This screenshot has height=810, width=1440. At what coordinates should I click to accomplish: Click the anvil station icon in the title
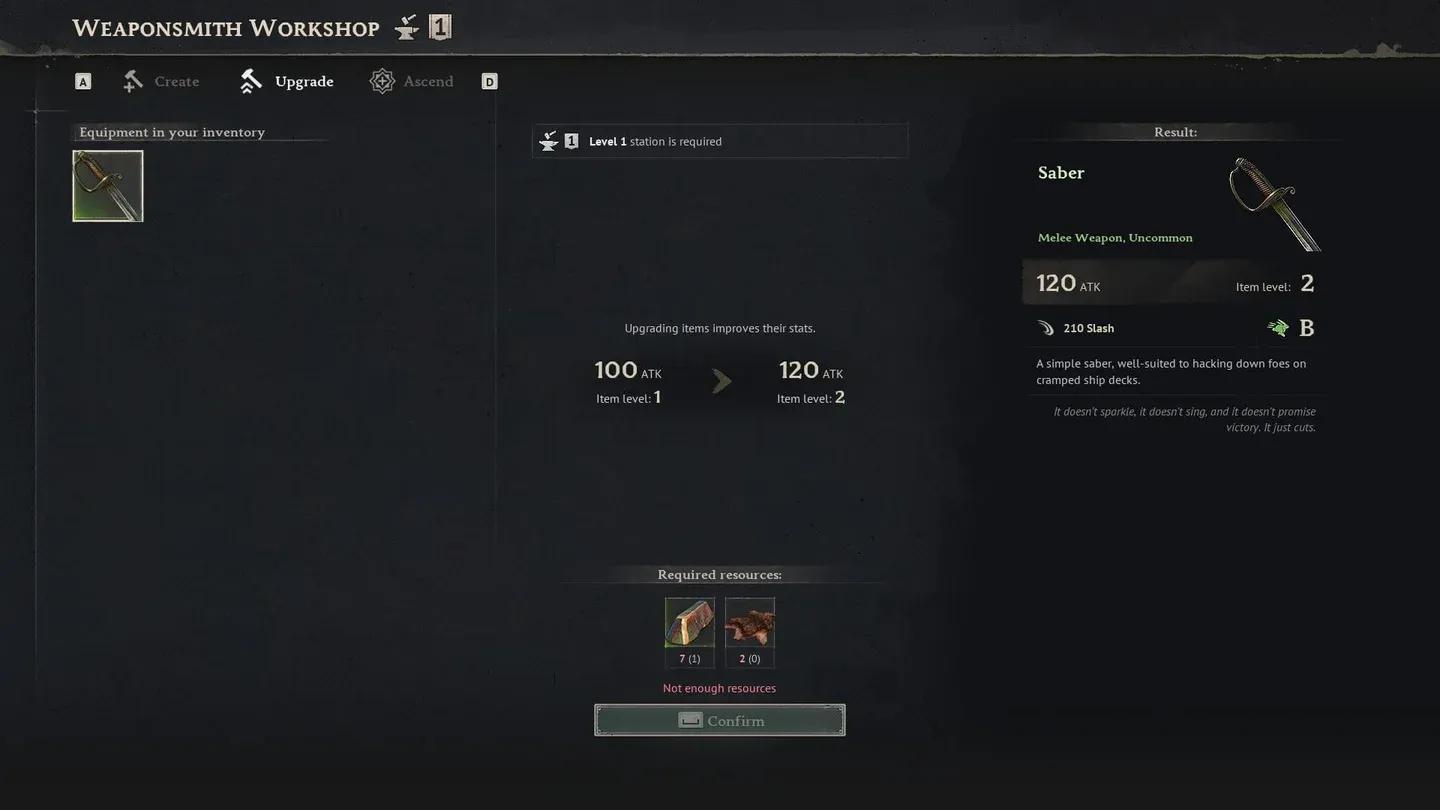click(x=406, y=26)
